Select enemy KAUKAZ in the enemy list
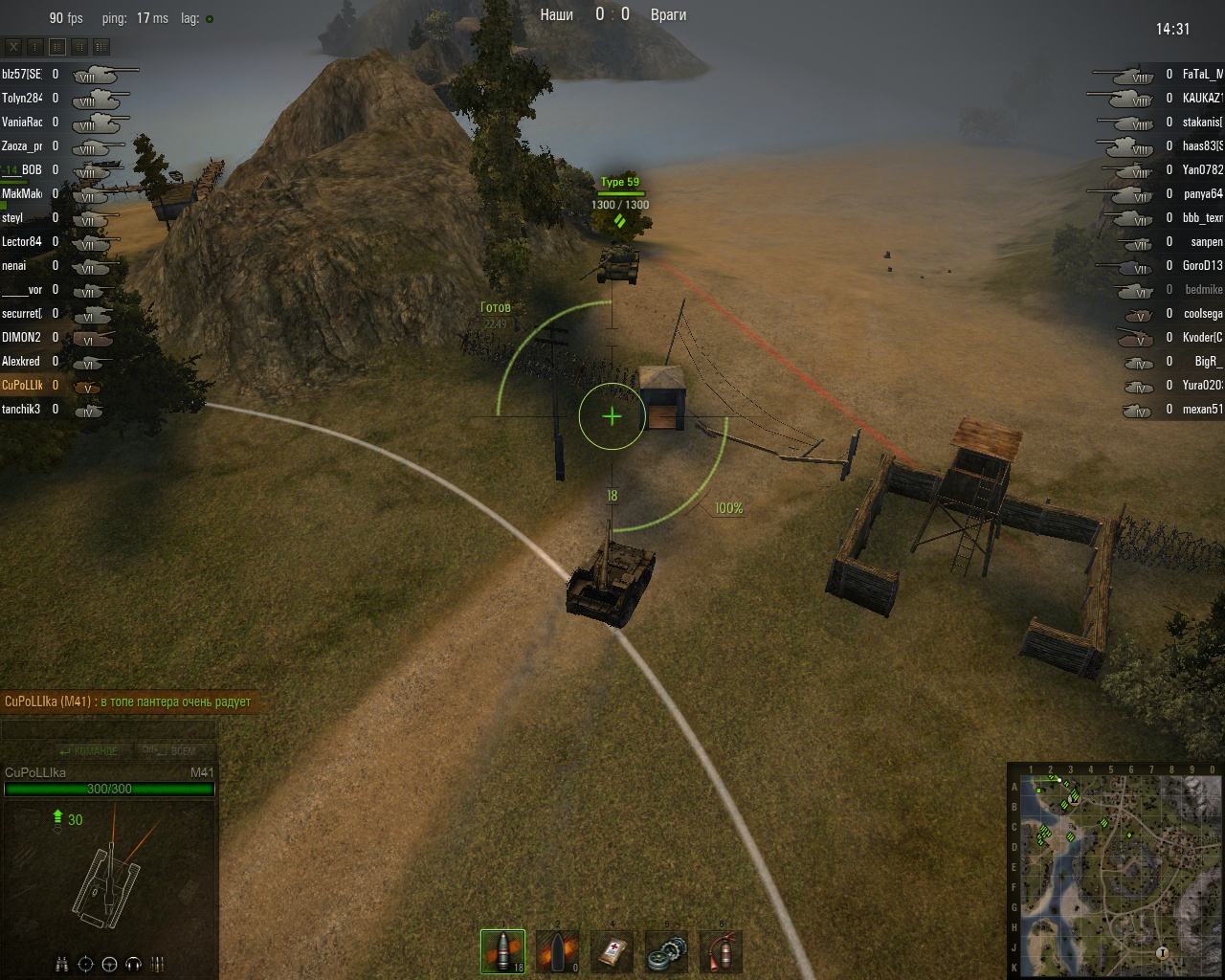 click(x=1202, y=98)
